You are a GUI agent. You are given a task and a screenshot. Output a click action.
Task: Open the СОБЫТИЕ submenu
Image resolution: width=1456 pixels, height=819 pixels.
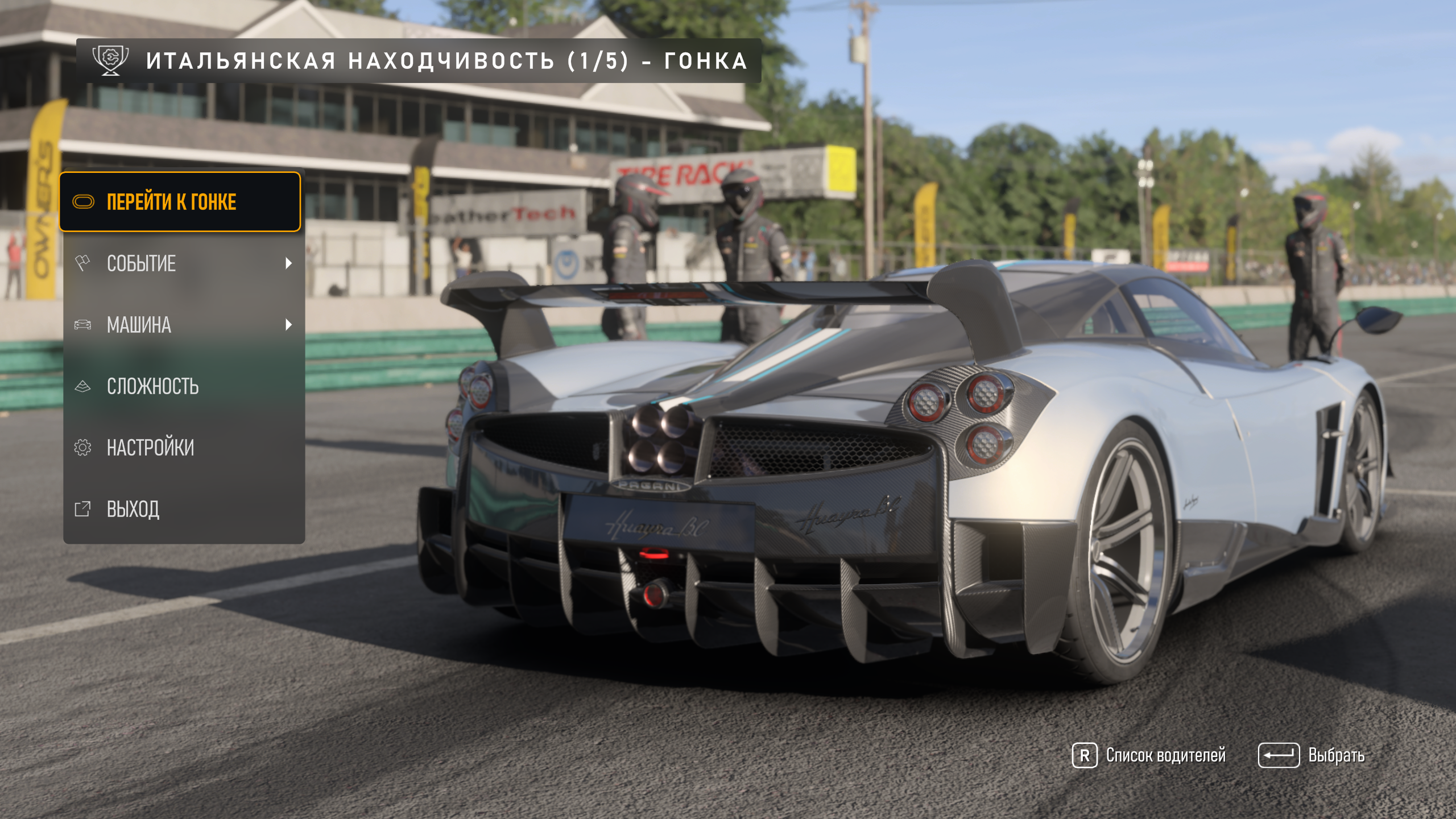click(183, 263)
